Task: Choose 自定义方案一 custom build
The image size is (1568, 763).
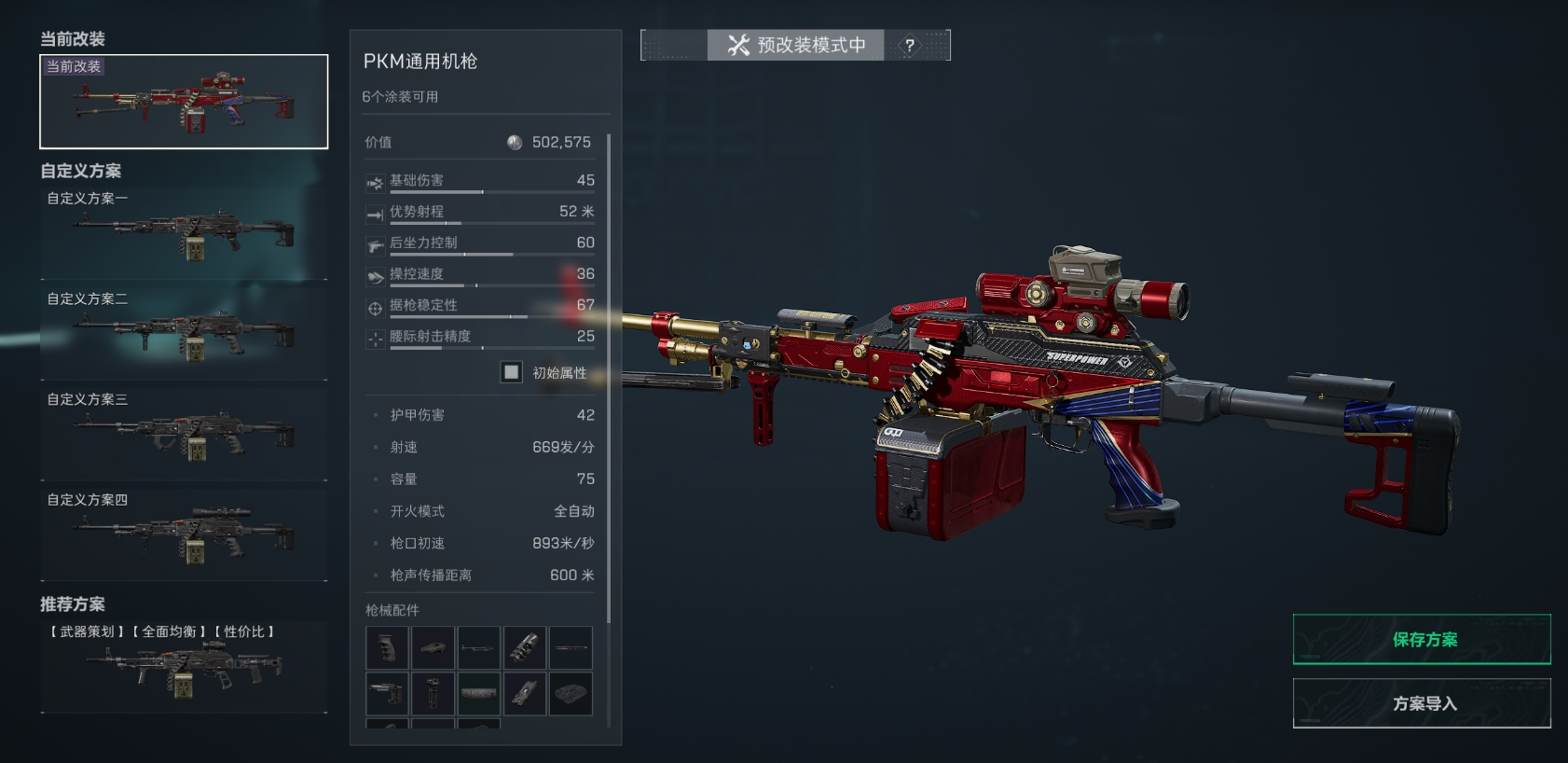Action: [x=184, y=233]
